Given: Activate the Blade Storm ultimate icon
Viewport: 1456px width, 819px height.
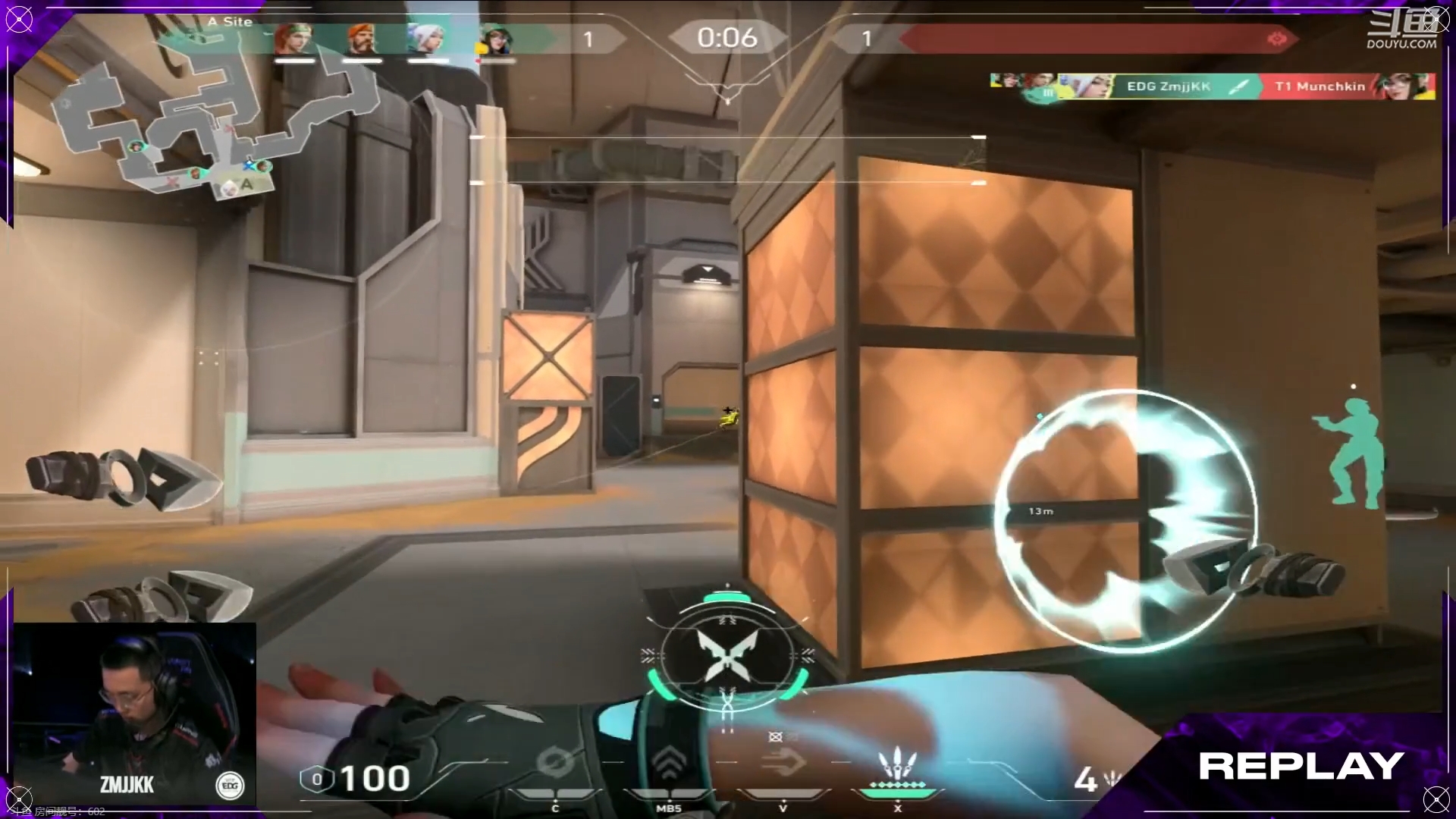Looking at the screenshot, I should click(x=897, y=767).
